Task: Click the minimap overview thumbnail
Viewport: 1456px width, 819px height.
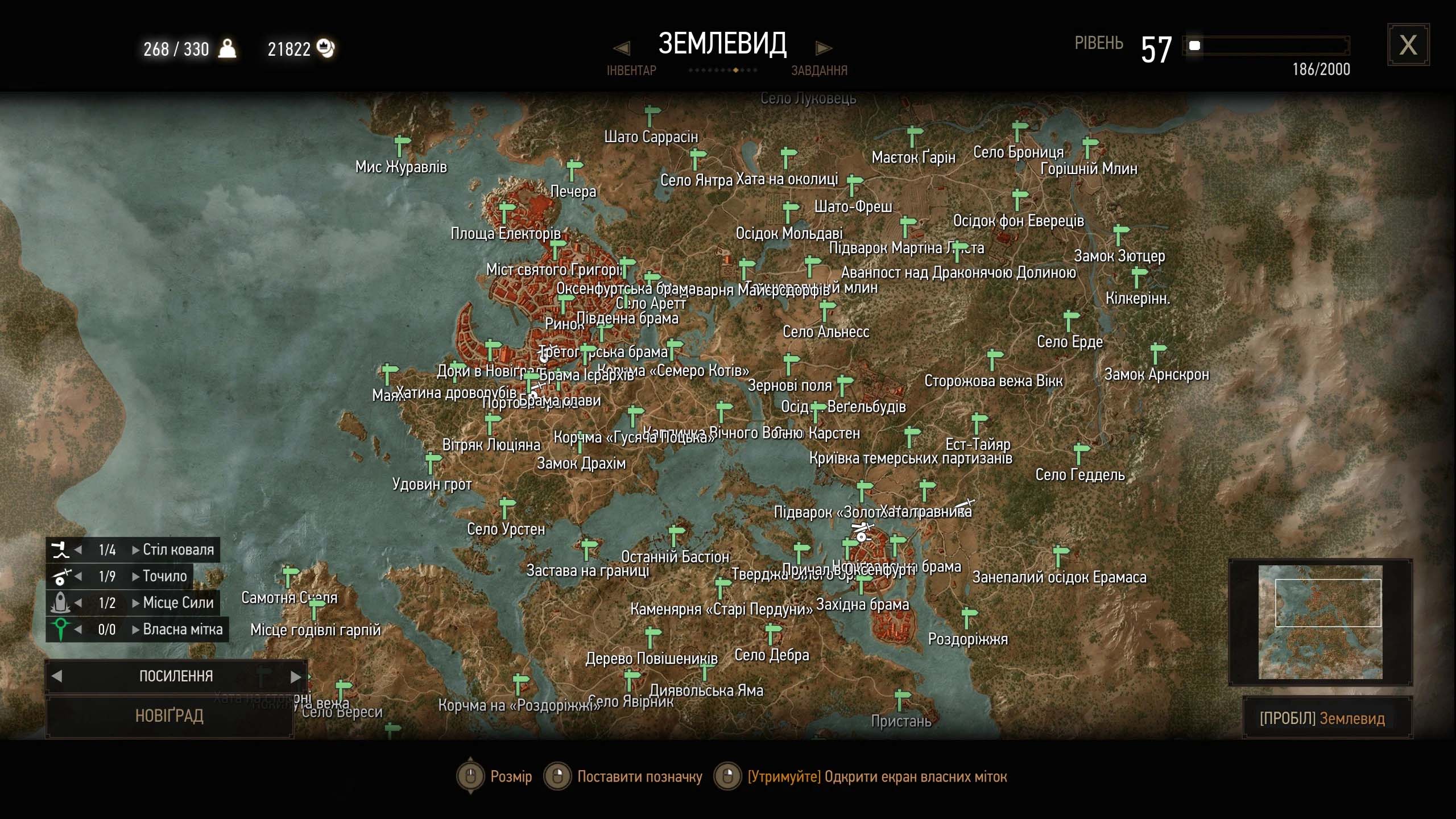Action: [x=1320, y=622]
